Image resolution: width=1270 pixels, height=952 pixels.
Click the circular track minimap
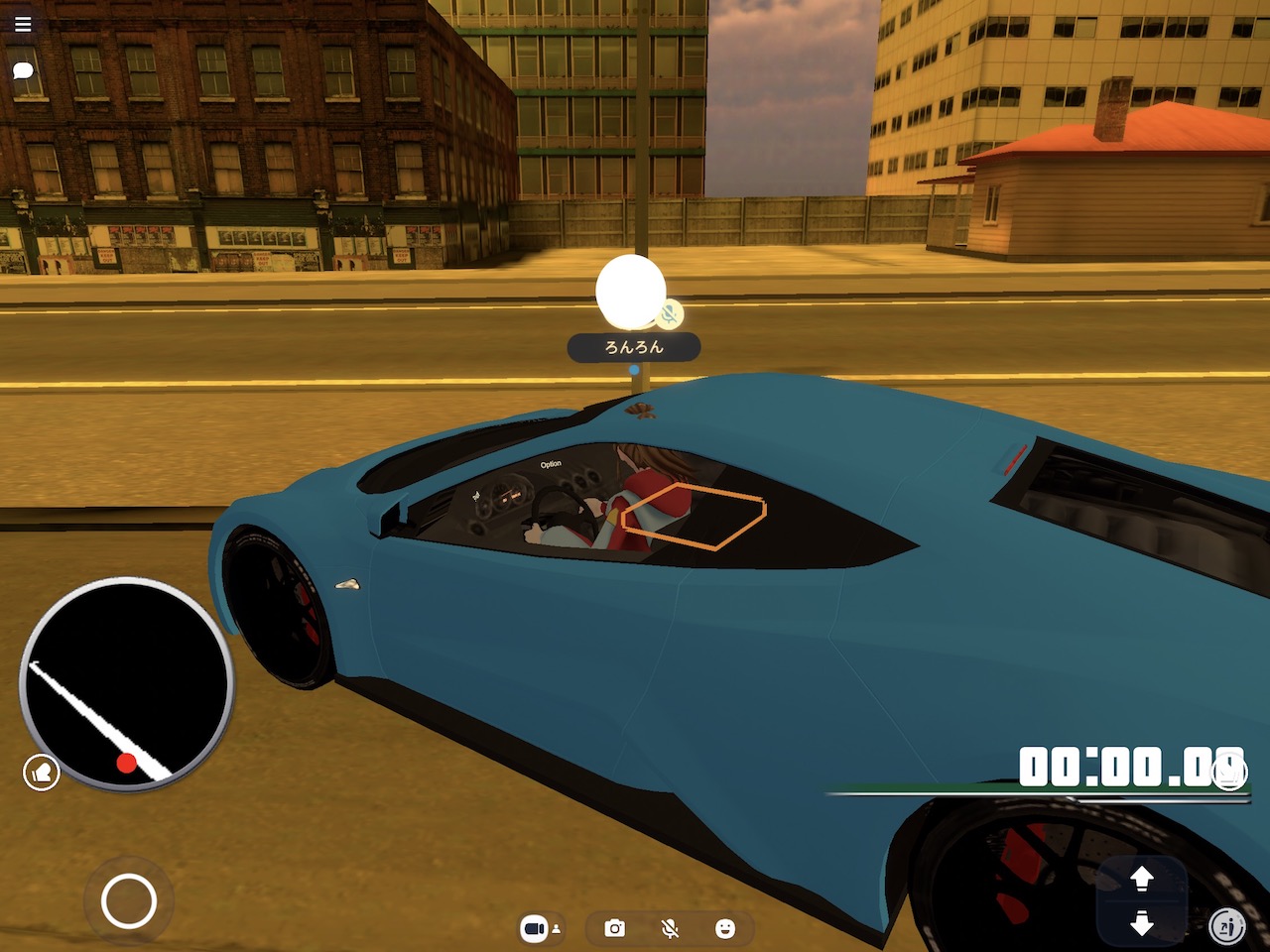[126, 683]
